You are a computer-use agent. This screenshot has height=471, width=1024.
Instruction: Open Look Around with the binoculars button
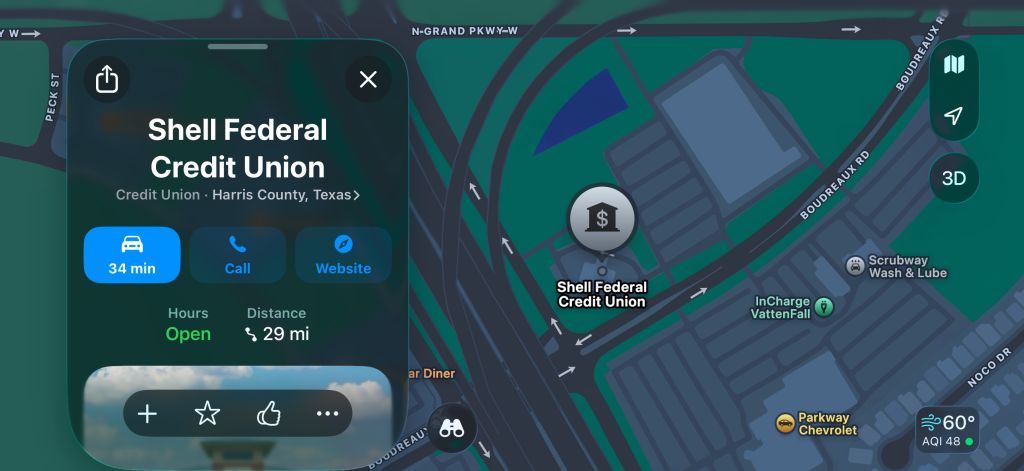[x=452, y=428]
